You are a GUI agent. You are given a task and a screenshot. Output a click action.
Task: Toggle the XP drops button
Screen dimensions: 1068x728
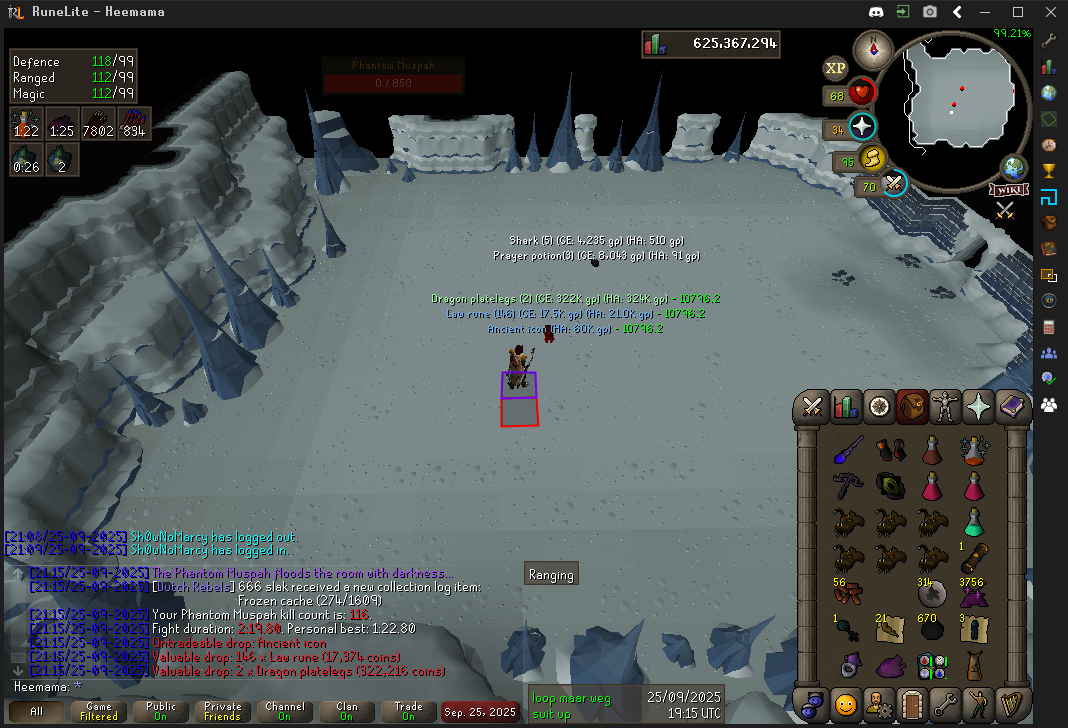pyautogui.click(x=835, y=68)
